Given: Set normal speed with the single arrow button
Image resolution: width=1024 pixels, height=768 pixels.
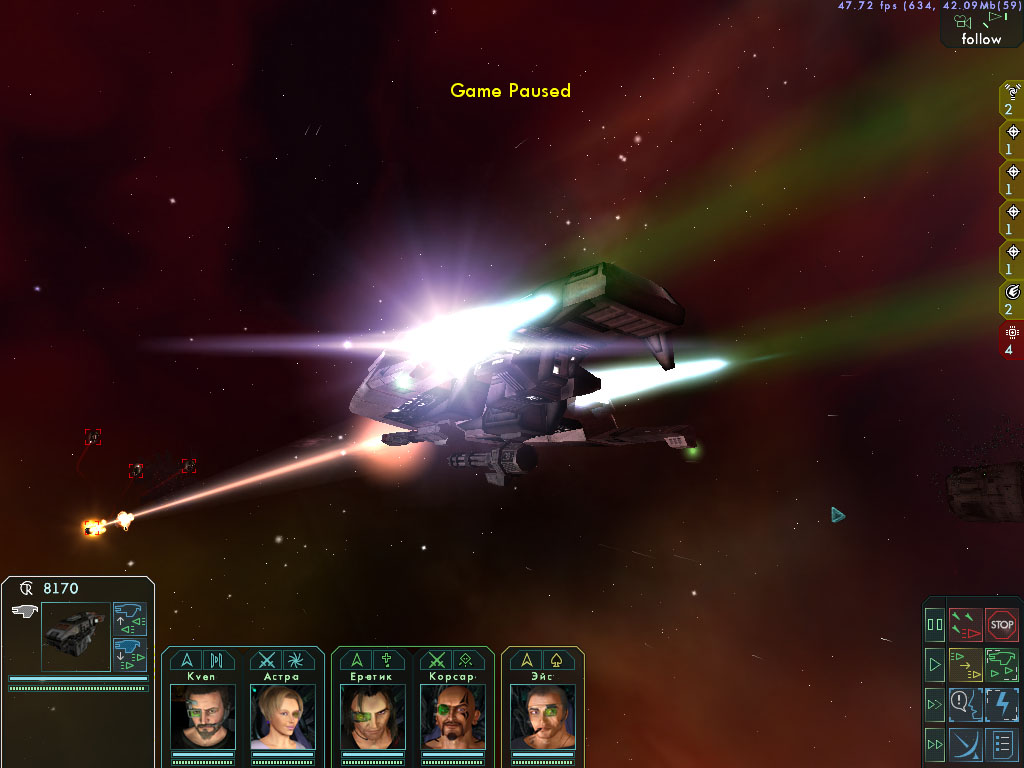Looking at the screenshot, I should (935, 664).
